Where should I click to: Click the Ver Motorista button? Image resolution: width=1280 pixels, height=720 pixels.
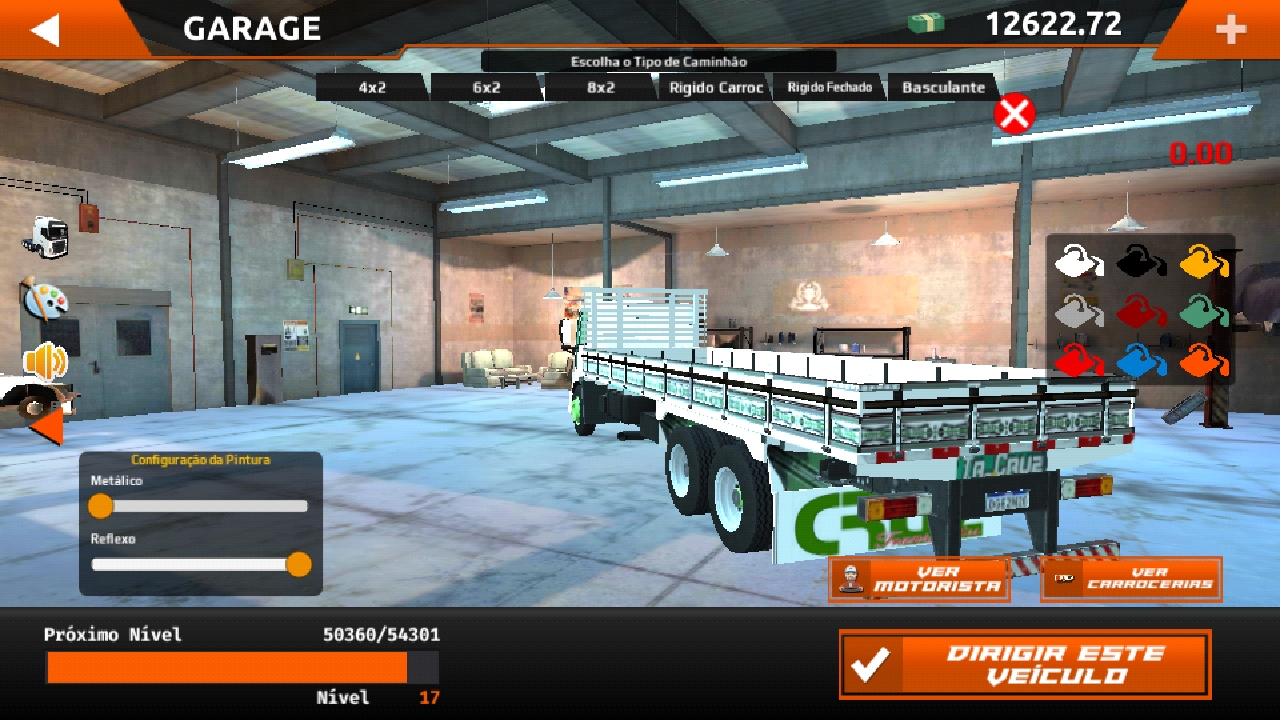click(x=919, y=580)
